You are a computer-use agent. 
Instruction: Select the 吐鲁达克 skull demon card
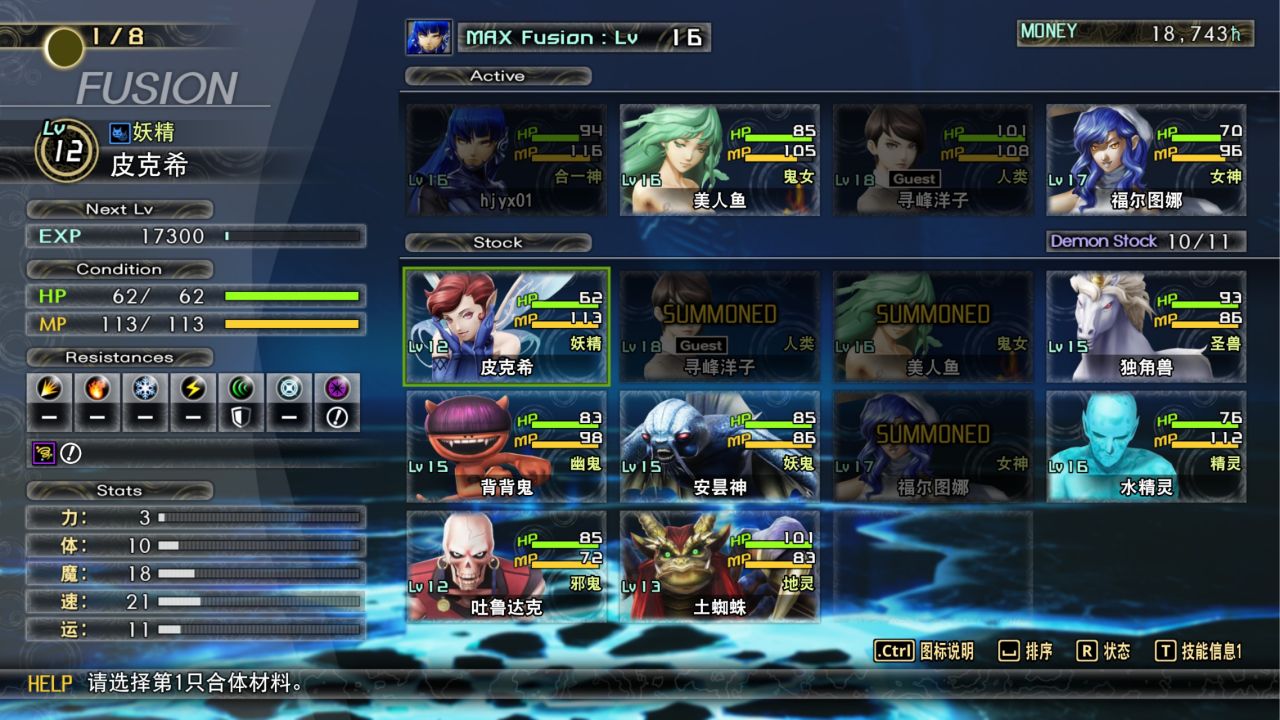pos(506,567)
